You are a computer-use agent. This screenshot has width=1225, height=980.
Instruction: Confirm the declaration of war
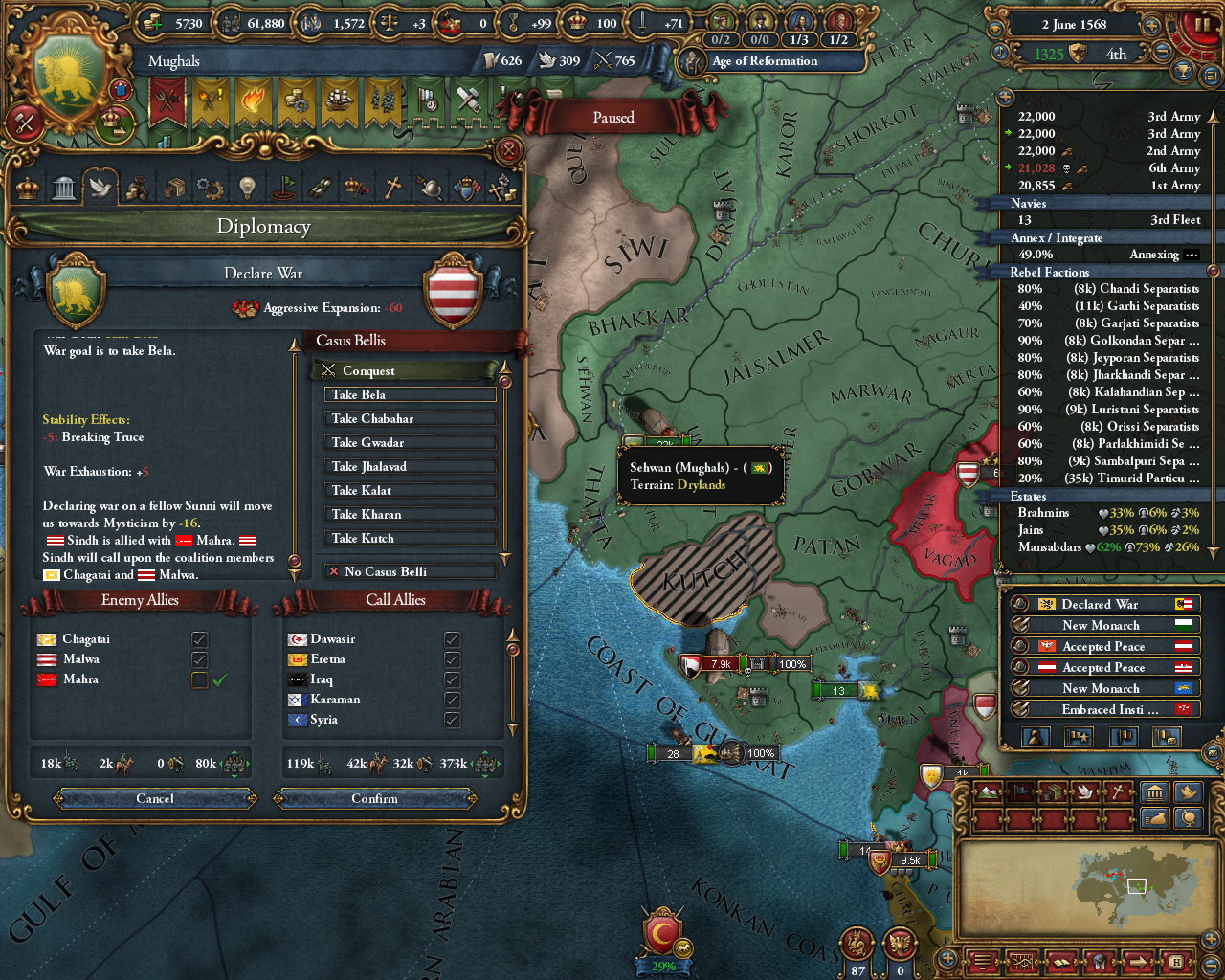[x=375, y=798]
